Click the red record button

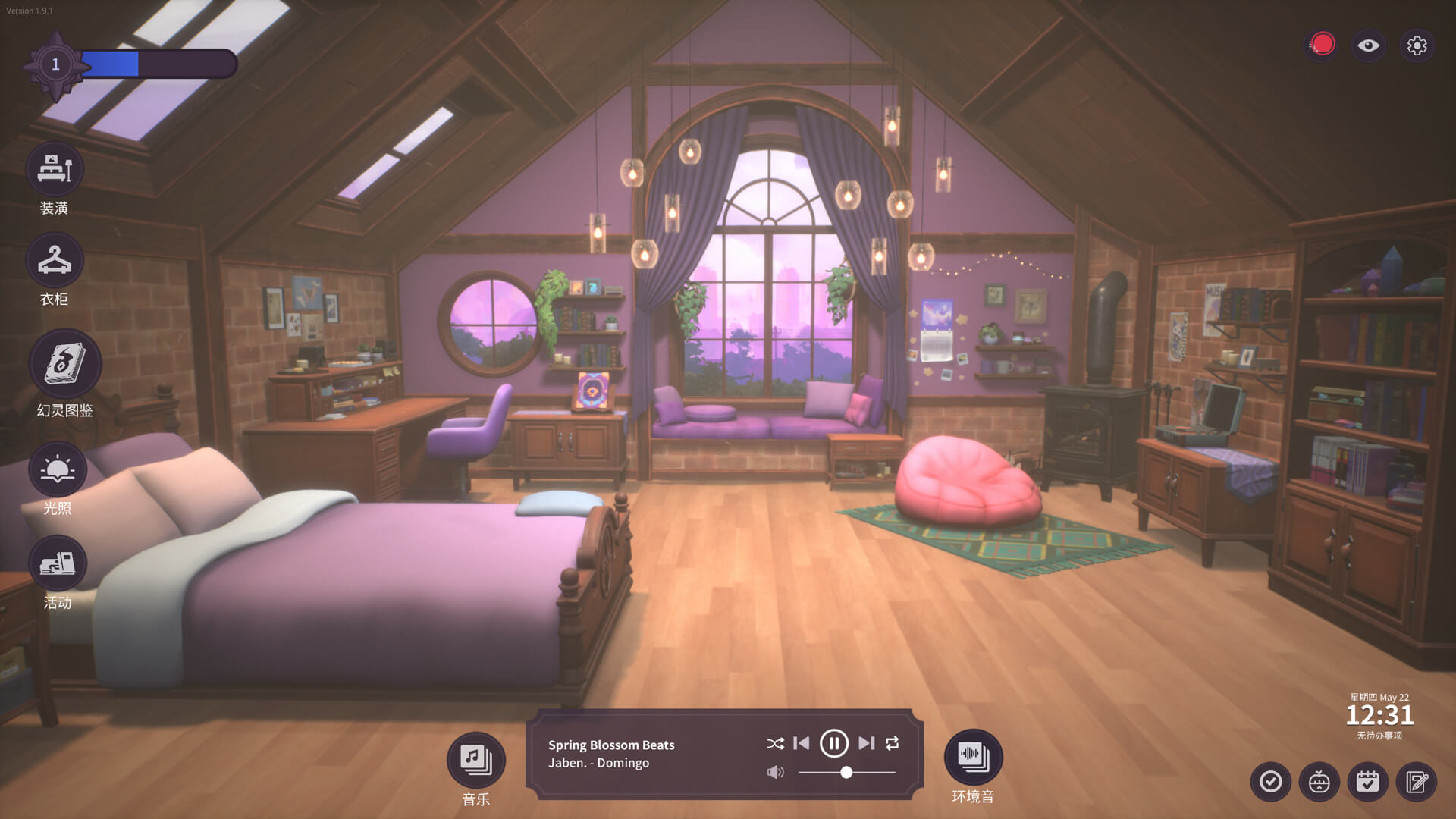1323,45
